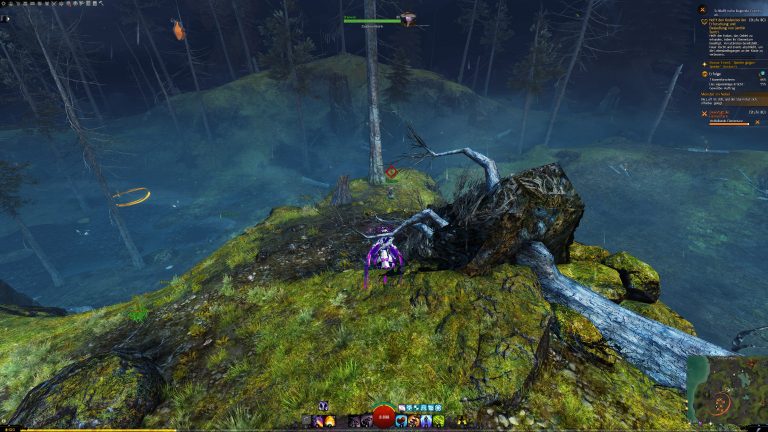Click the enemy target portrait at the top

click(x=408, y=19)
